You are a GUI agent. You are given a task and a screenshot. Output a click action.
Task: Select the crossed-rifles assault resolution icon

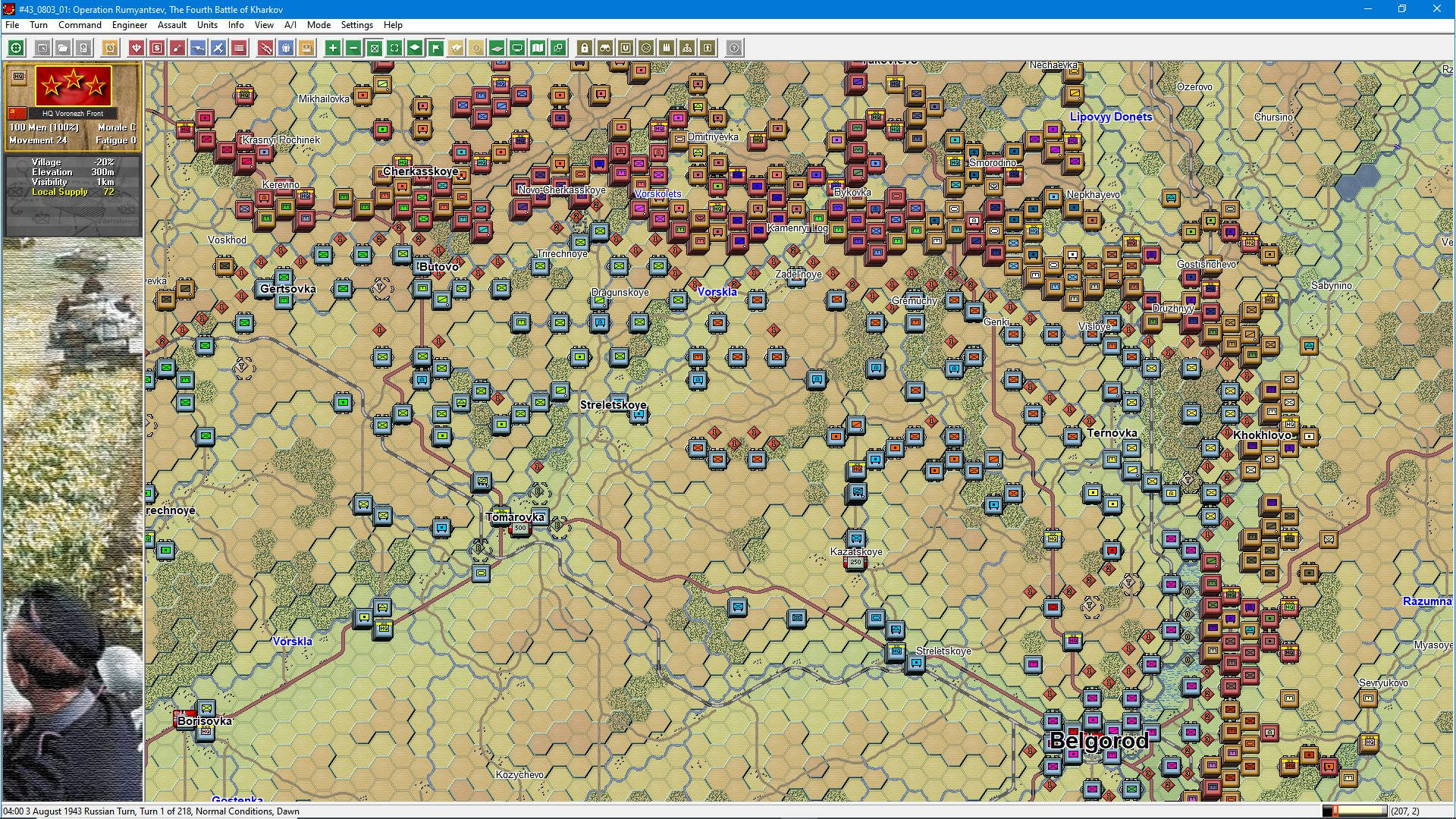point(265,48)
